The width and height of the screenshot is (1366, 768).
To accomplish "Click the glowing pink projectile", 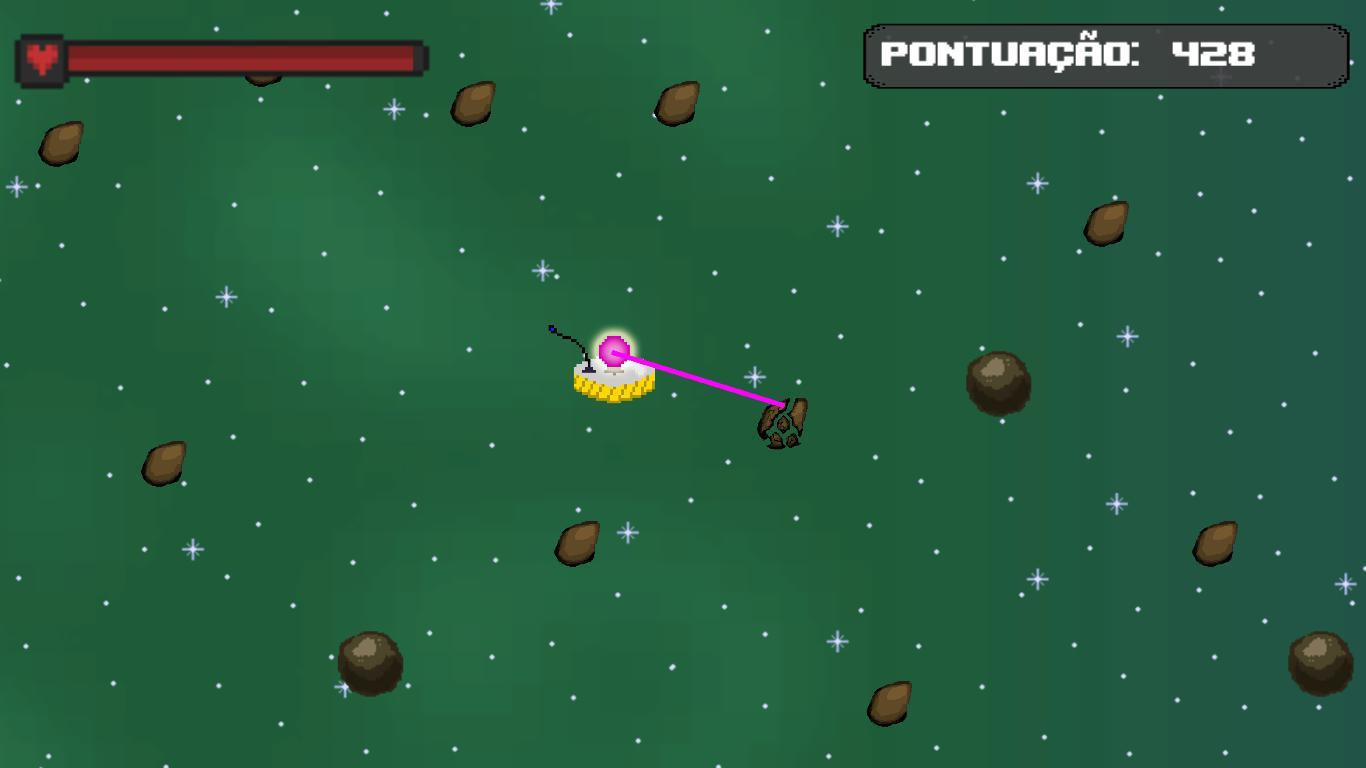I will 613,351.
